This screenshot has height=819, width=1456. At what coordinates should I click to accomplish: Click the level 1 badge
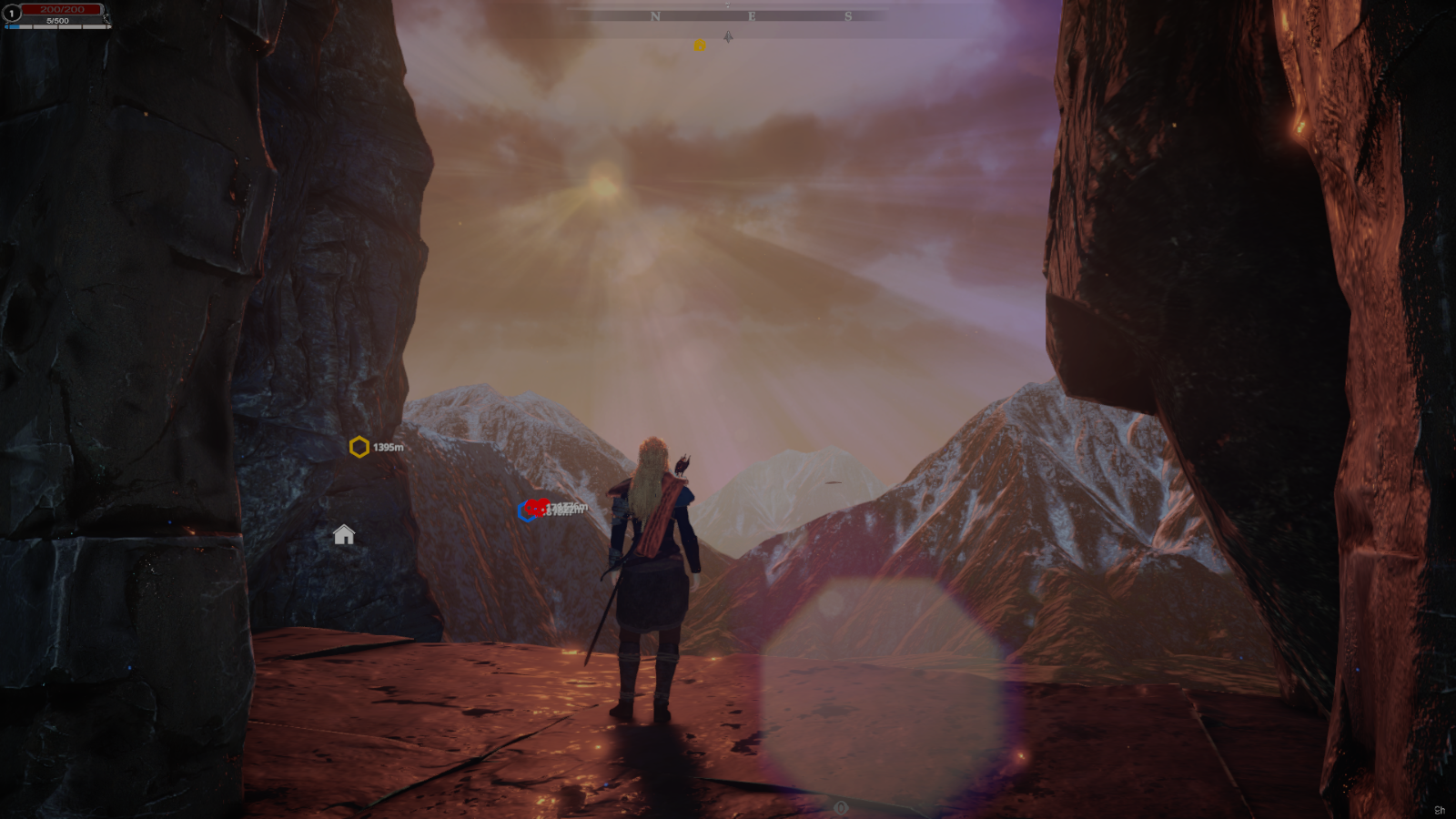pos(12,13)
